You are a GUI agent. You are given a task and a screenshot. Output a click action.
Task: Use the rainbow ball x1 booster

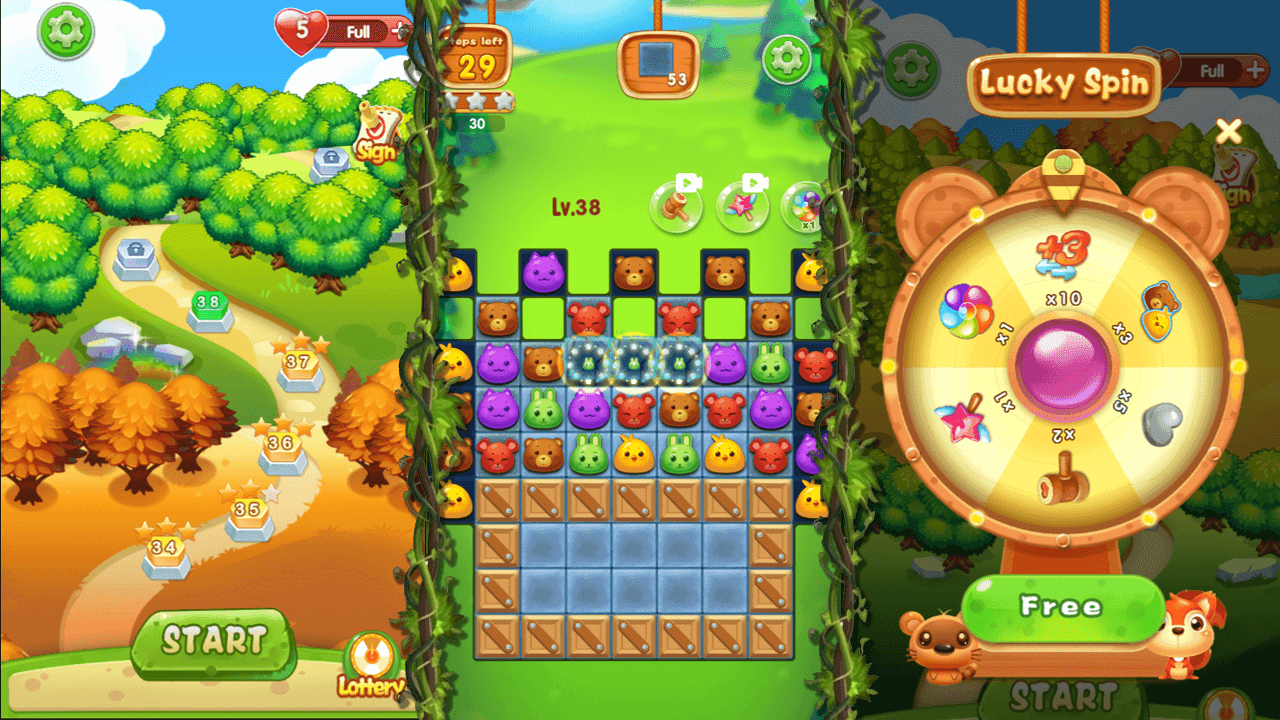(x=805, y=207)
